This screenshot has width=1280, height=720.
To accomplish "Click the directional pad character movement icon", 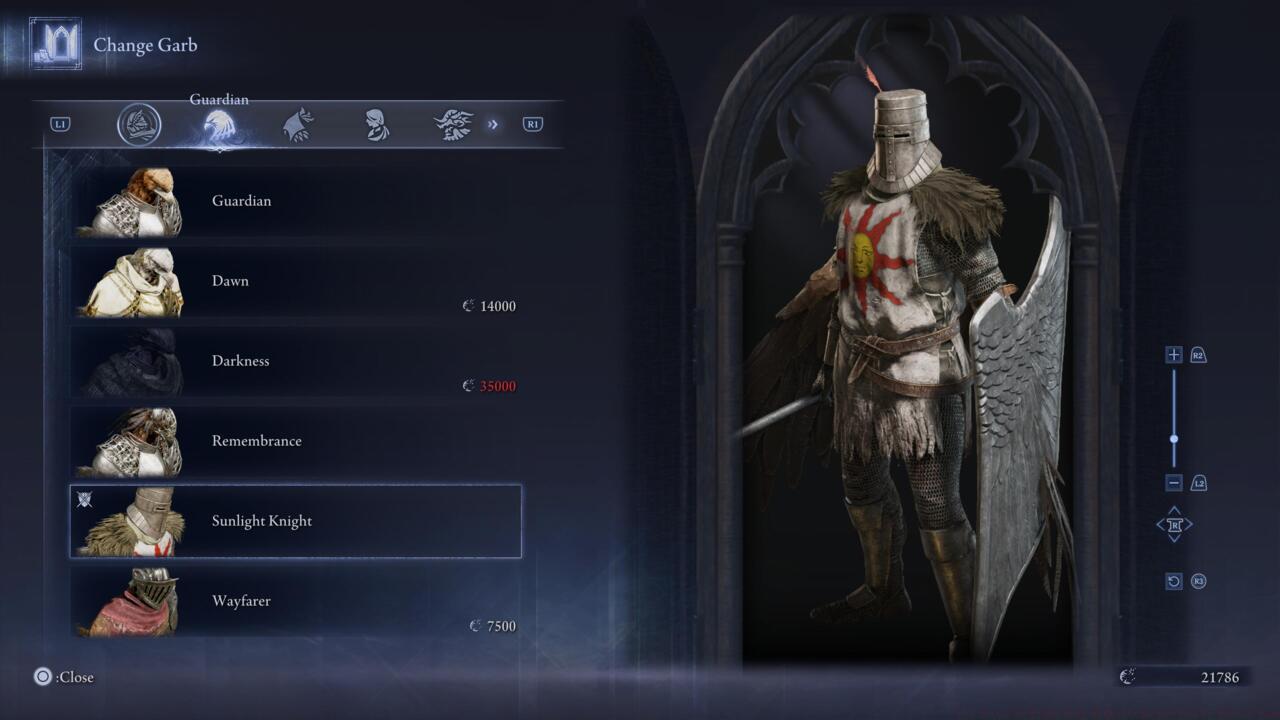I will (x=1175, y=525).
